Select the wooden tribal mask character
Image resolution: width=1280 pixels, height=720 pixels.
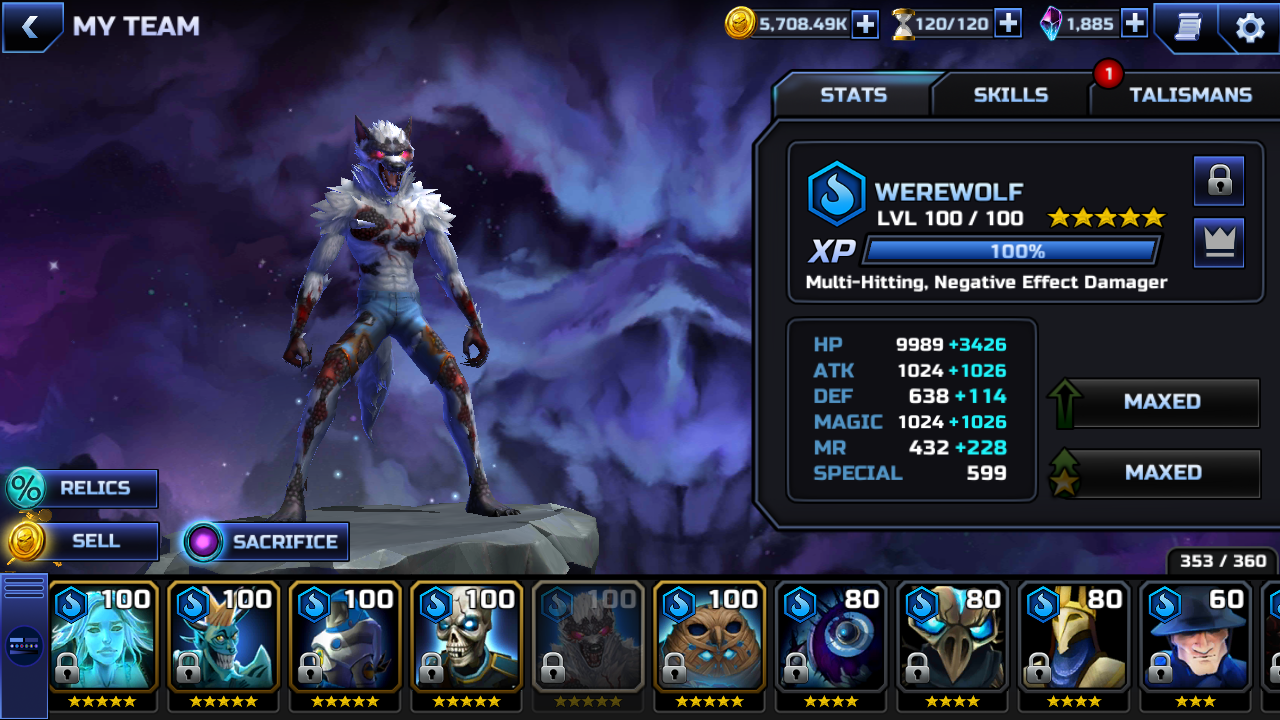710,637
